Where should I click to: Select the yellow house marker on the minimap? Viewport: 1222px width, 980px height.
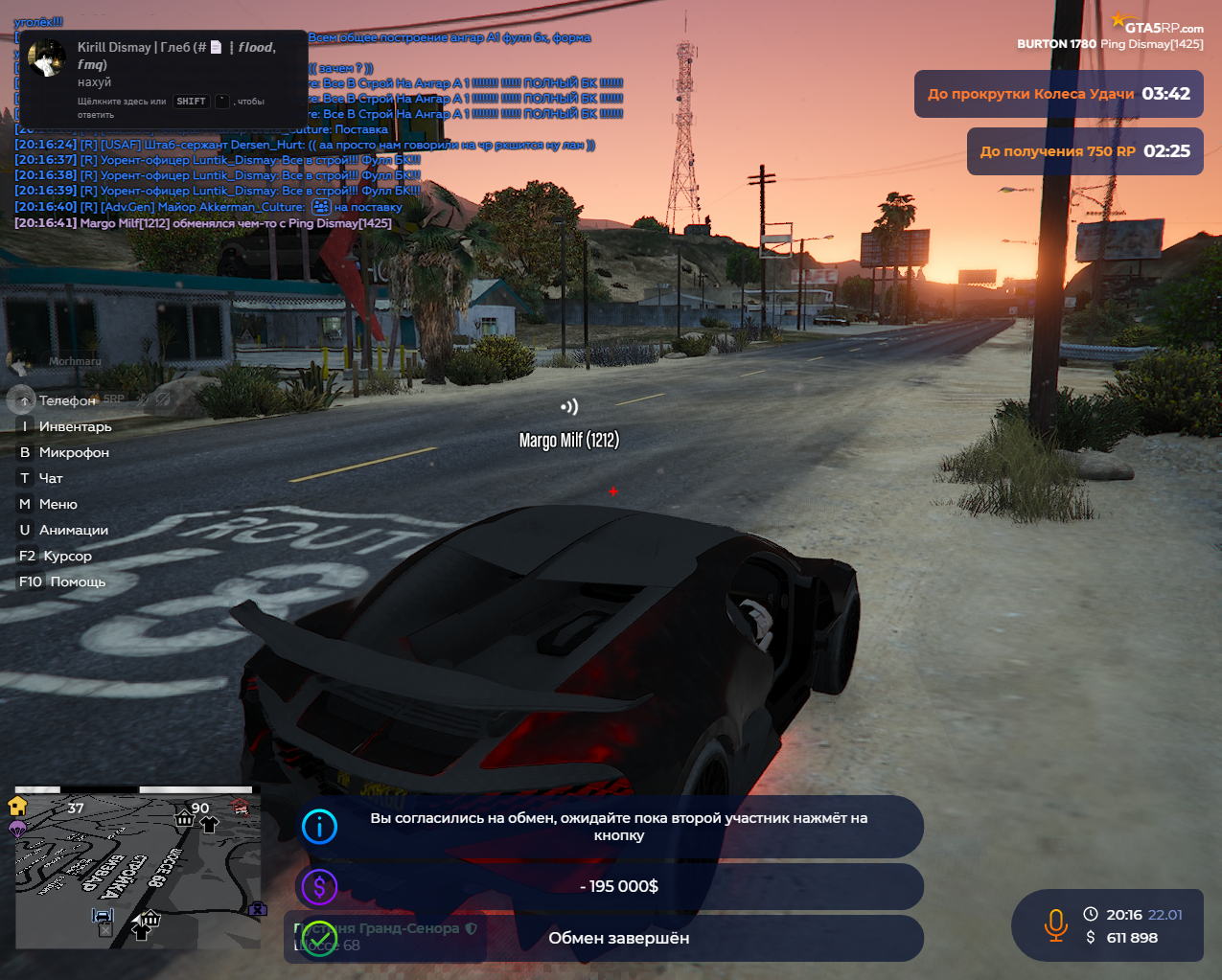click(17, 806)
